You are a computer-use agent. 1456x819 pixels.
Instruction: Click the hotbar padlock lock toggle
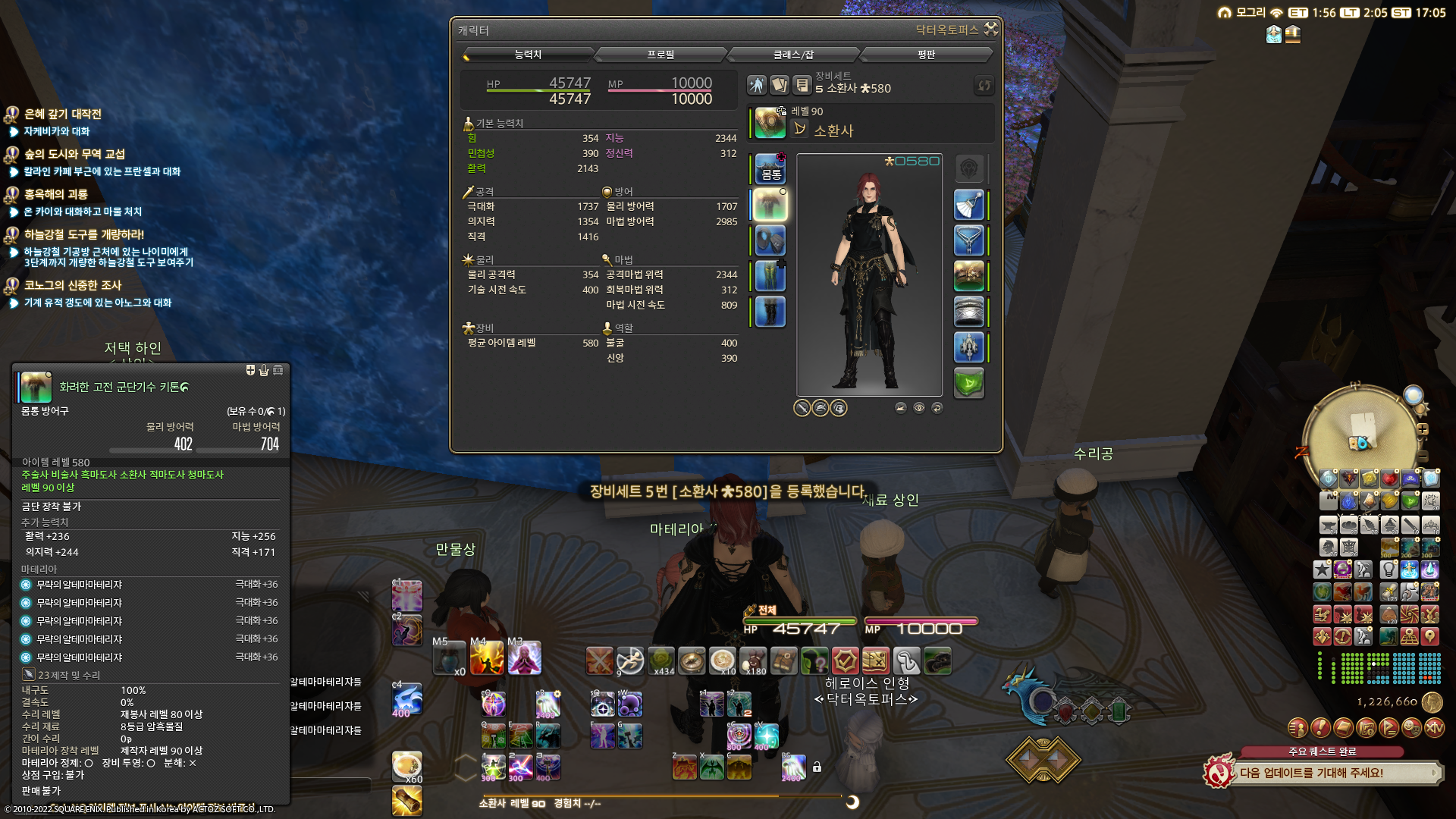tap(817, 767)
